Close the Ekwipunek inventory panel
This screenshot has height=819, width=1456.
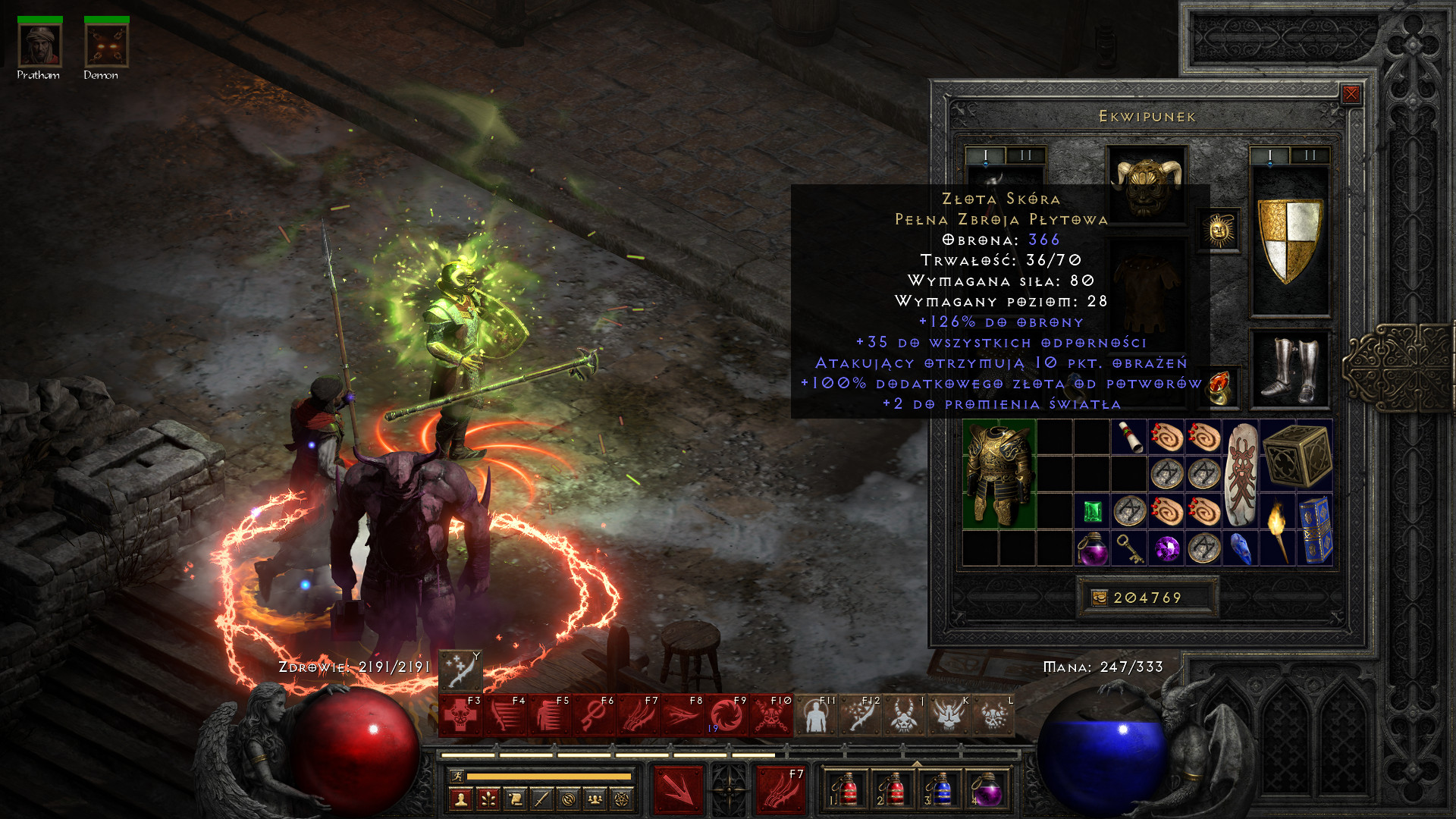click(1351, 94)
